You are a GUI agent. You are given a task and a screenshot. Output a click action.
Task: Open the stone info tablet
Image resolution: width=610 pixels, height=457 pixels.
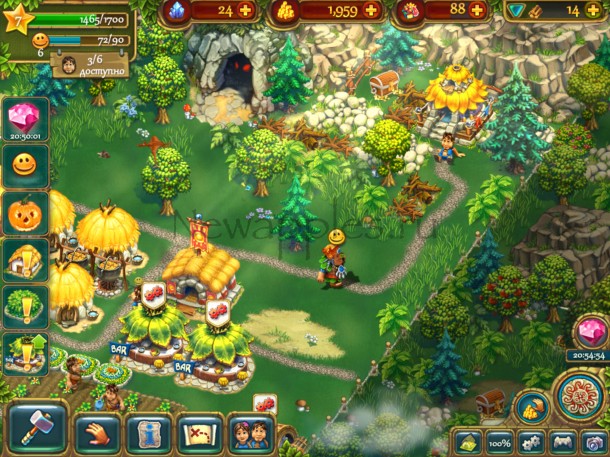(149, 432)
